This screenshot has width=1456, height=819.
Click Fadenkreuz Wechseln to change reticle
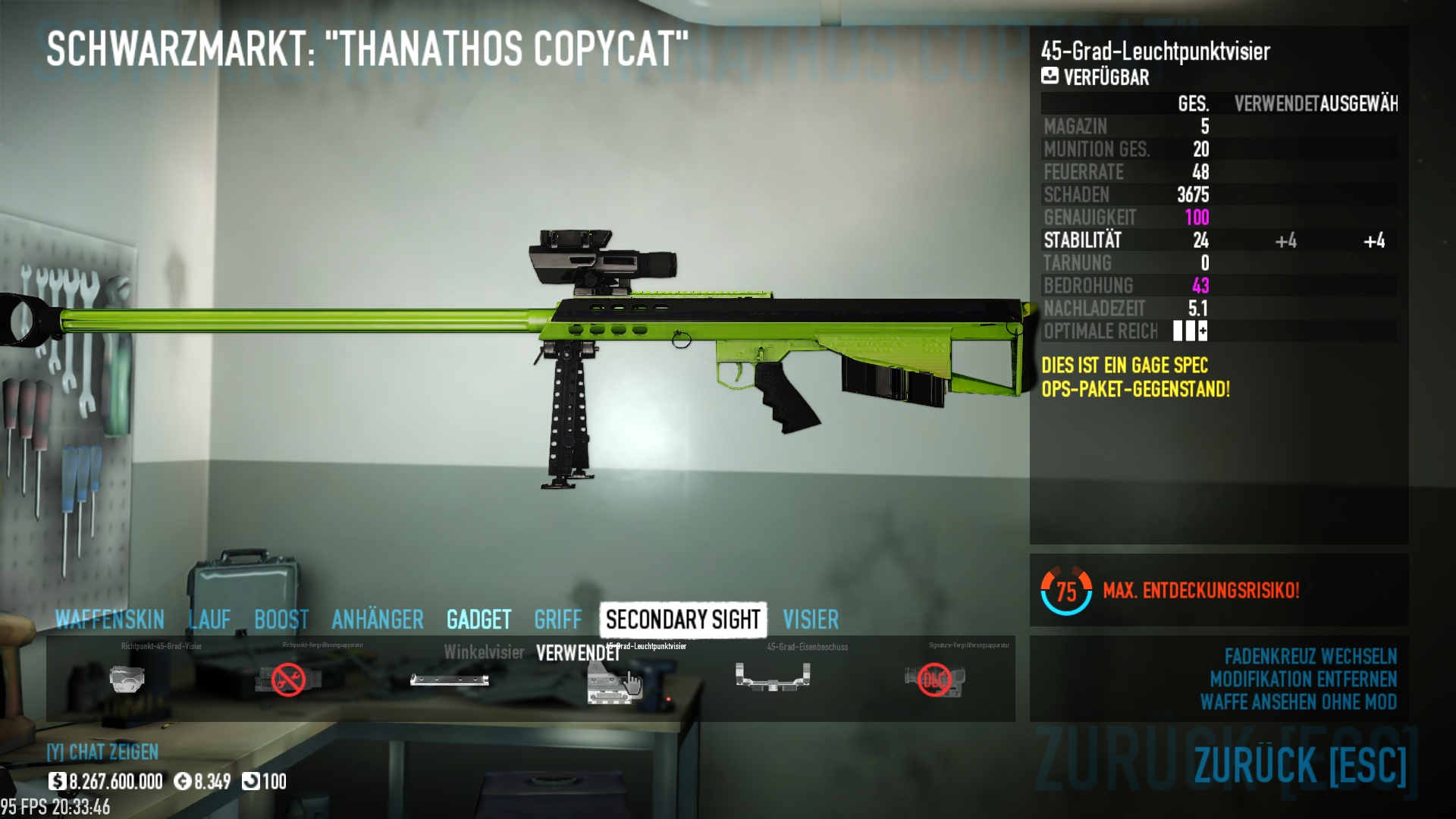pyautogui.click(x=1310, y=656)
